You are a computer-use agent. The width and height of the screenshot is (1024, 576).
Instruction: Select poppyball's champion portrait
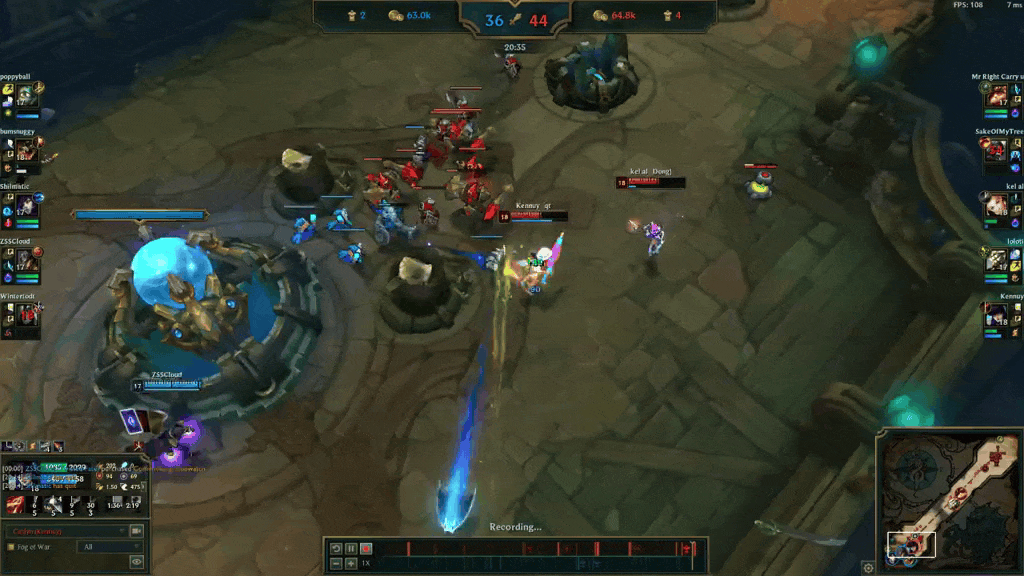26,97
